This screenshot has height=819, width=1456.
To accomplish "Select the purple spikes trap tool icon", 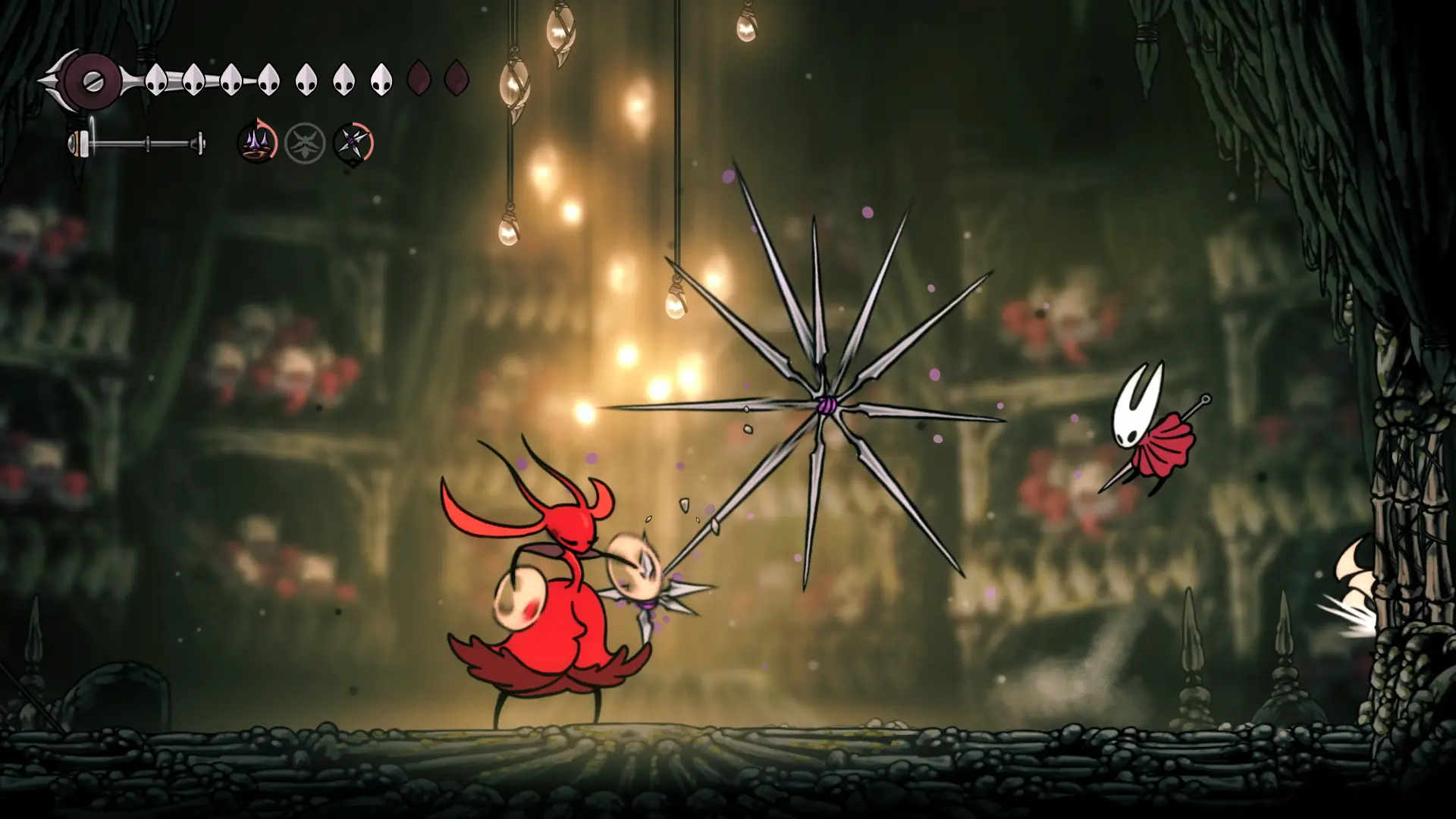I will coord(256,143).
